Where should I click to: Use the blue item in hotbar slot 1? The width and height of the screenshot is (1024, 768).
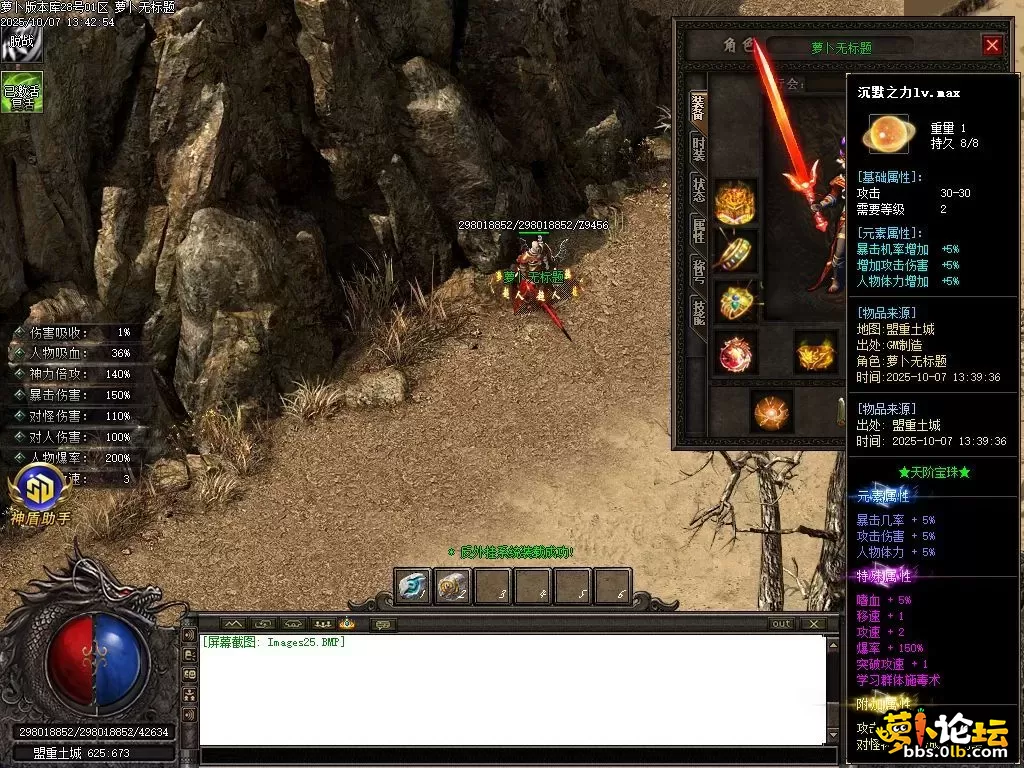[x=413, y=587]
